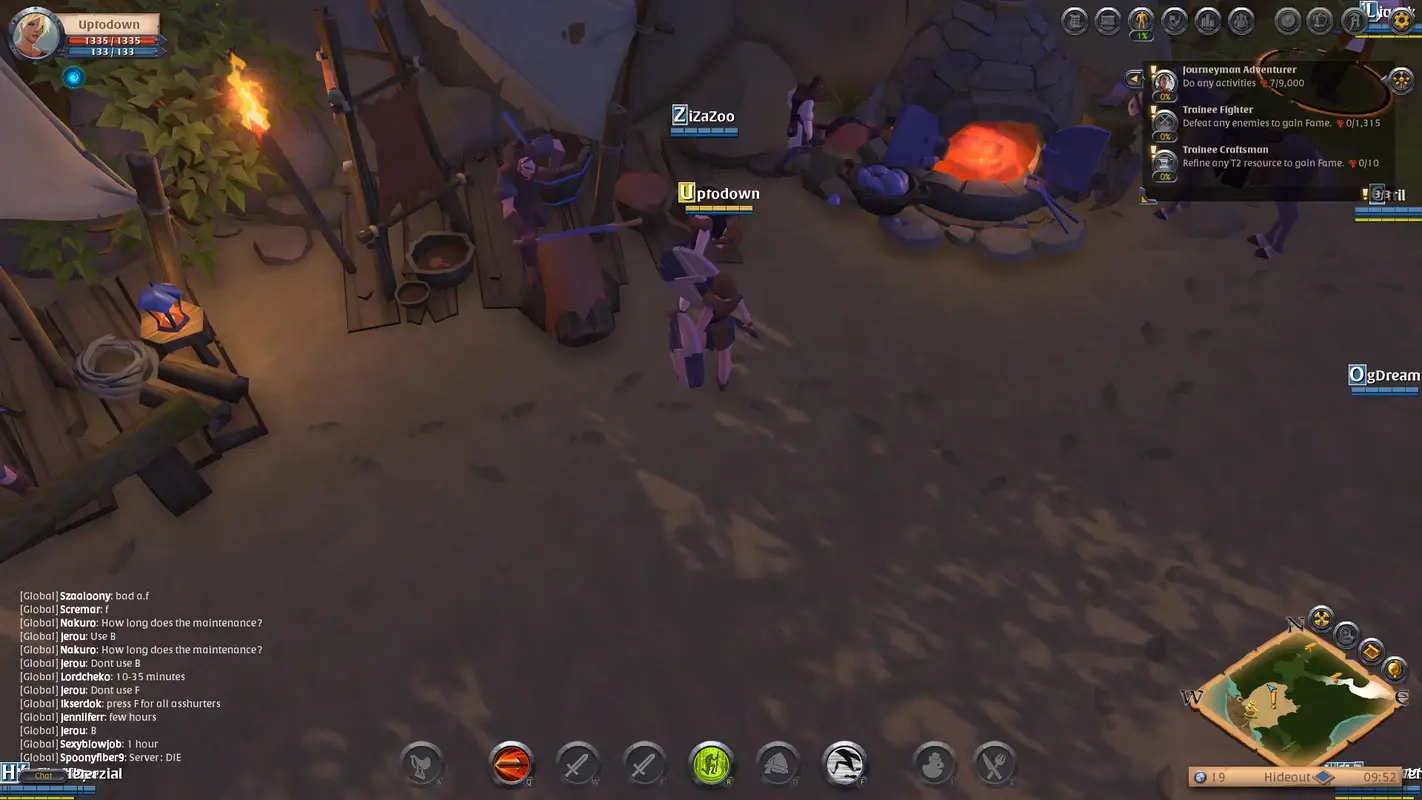Switch to the Chat tab bottom left
Viewport: 1422px width, 800px height.
[43, 775]
